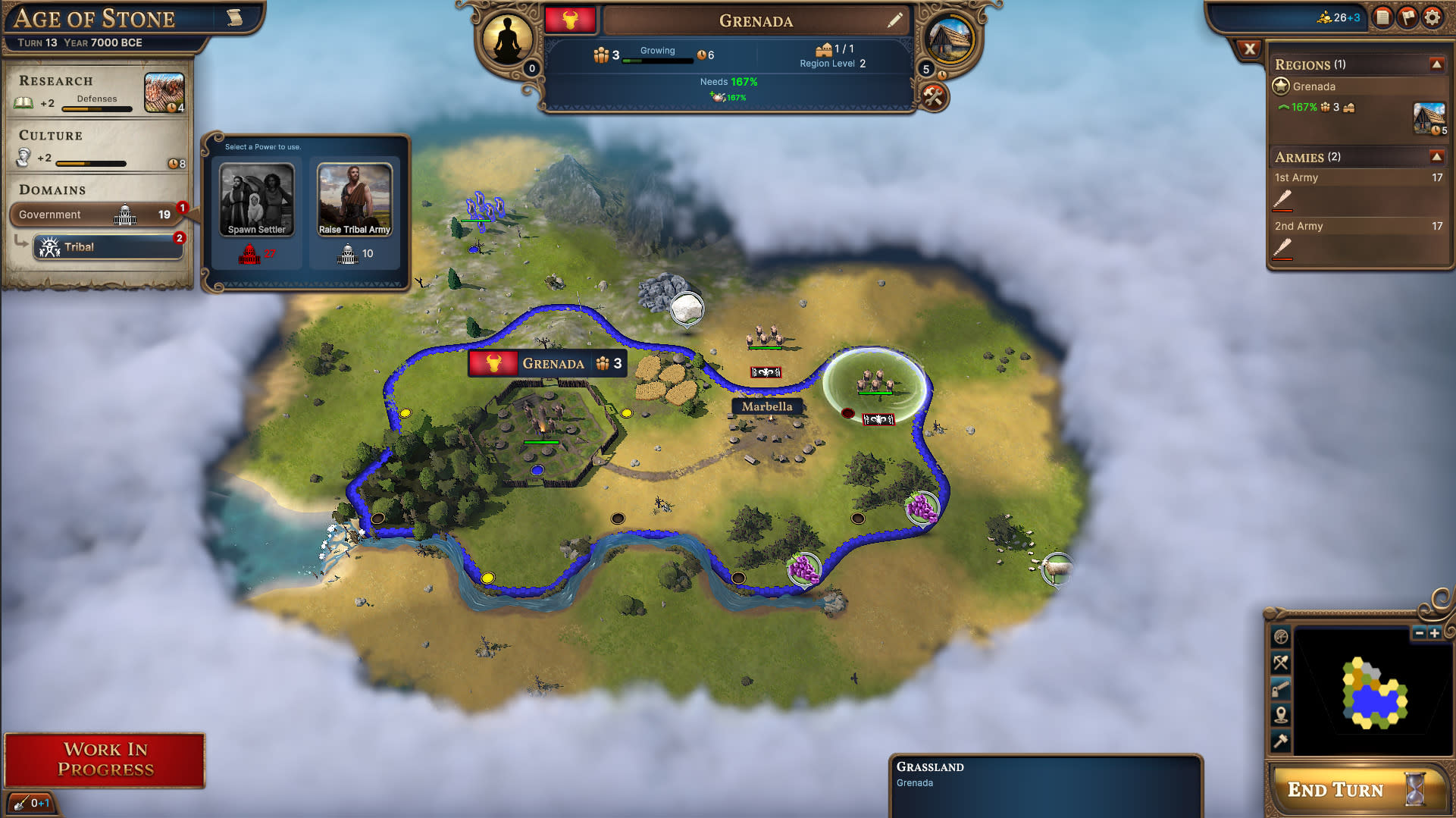Open the document log icon at top right

[1382, 17]
